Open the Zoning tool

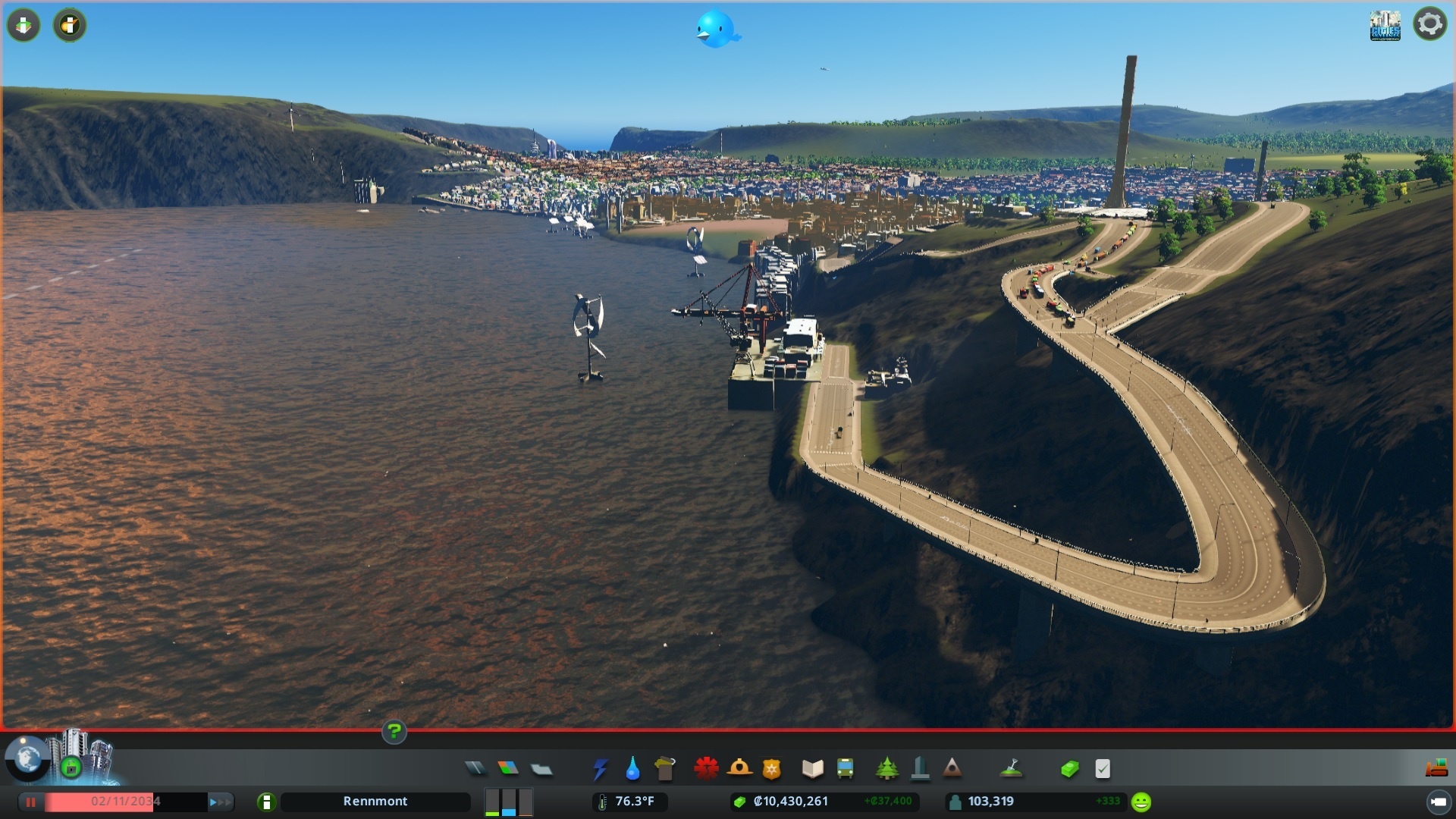(508, 769)
